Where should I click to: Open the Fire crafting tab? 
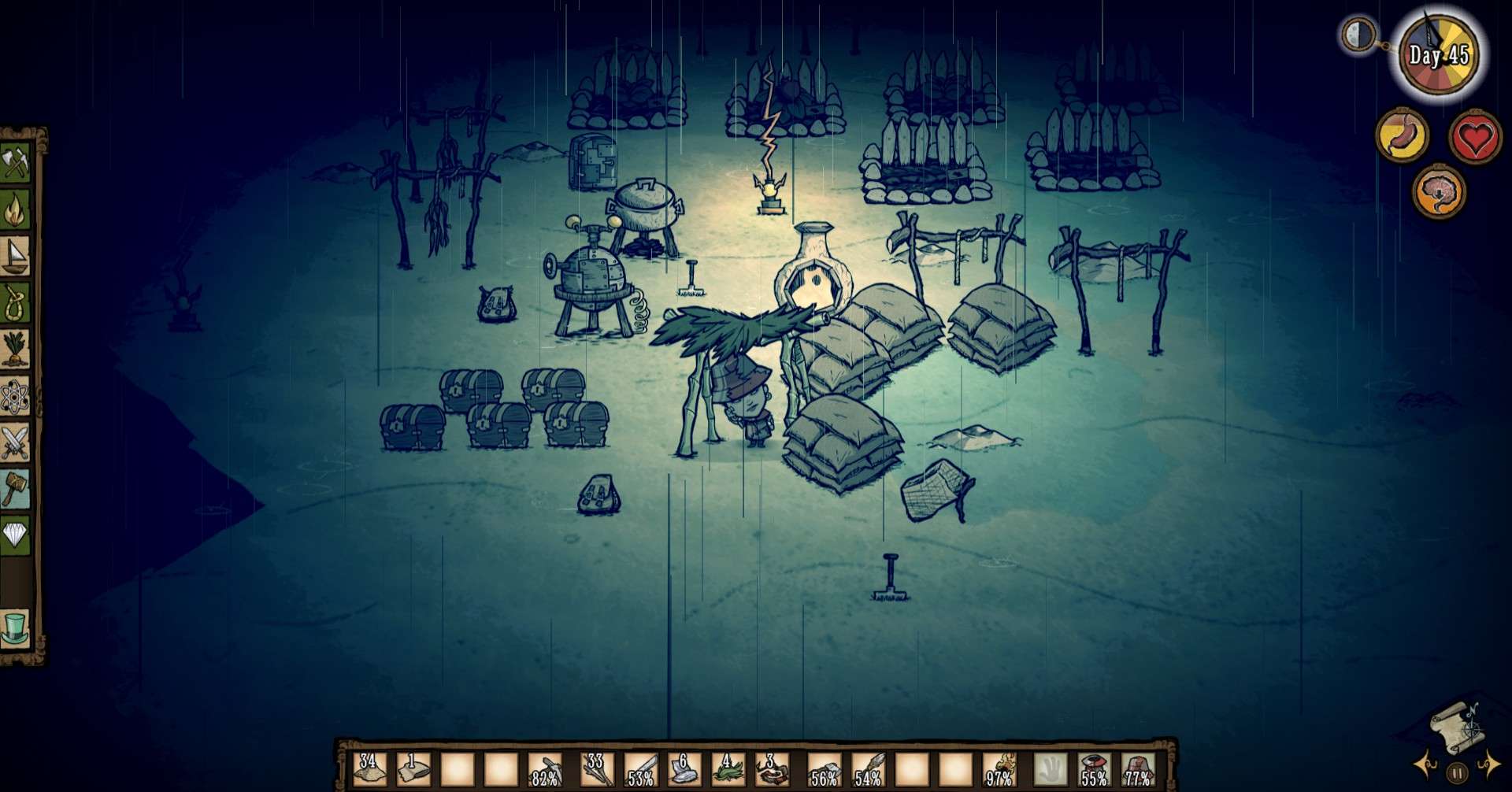pos(15,209)
